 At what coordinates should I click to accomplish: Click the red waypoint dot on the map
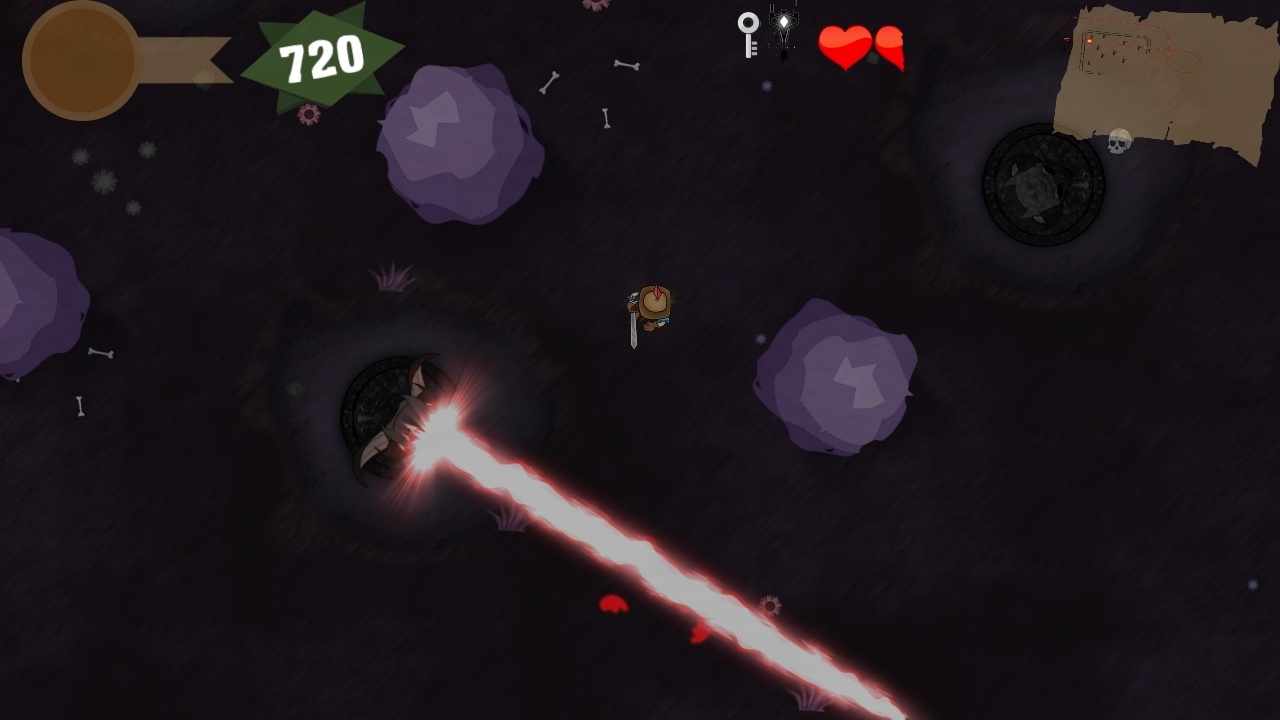click(1089, 40)
